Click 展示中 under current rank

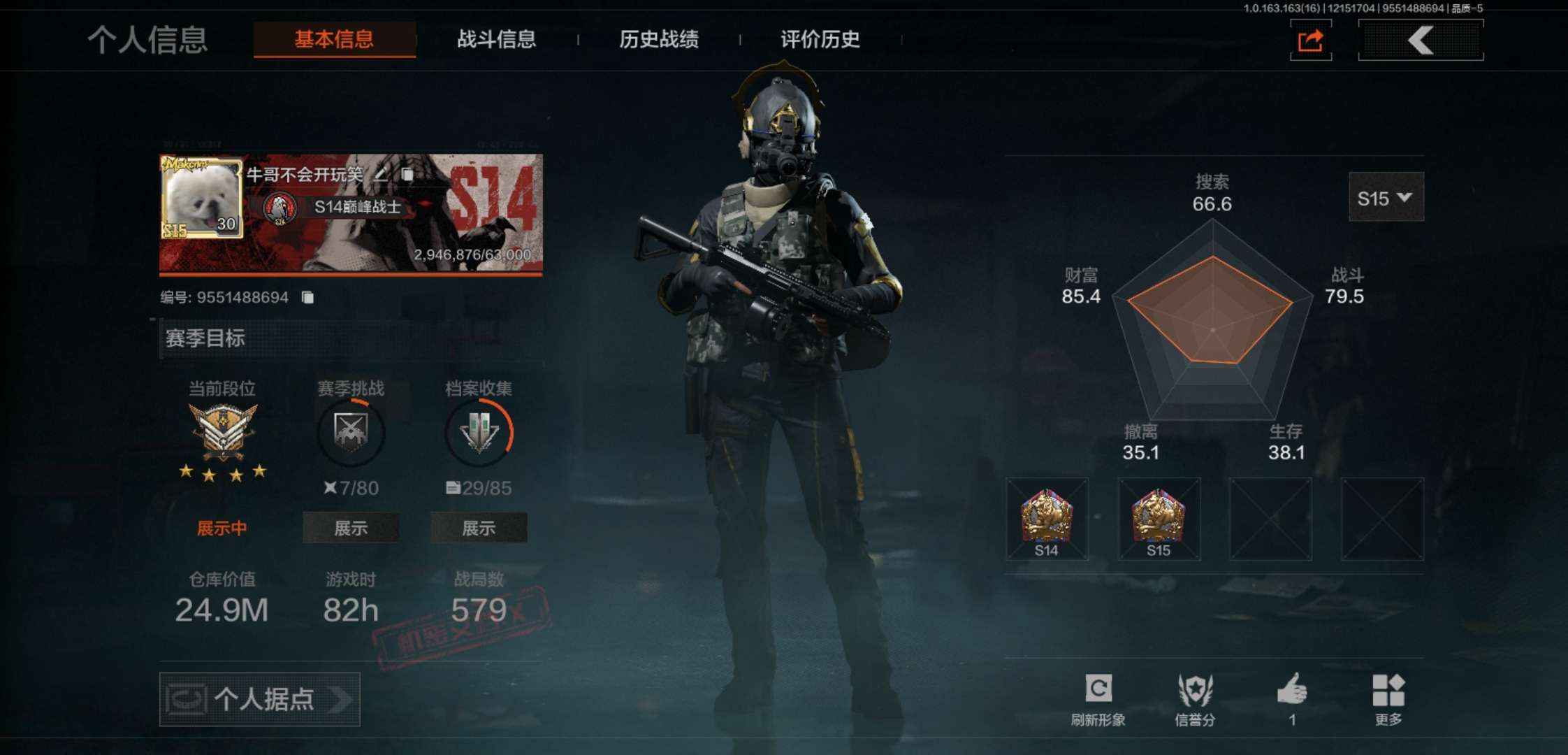(x=222, y=528)
